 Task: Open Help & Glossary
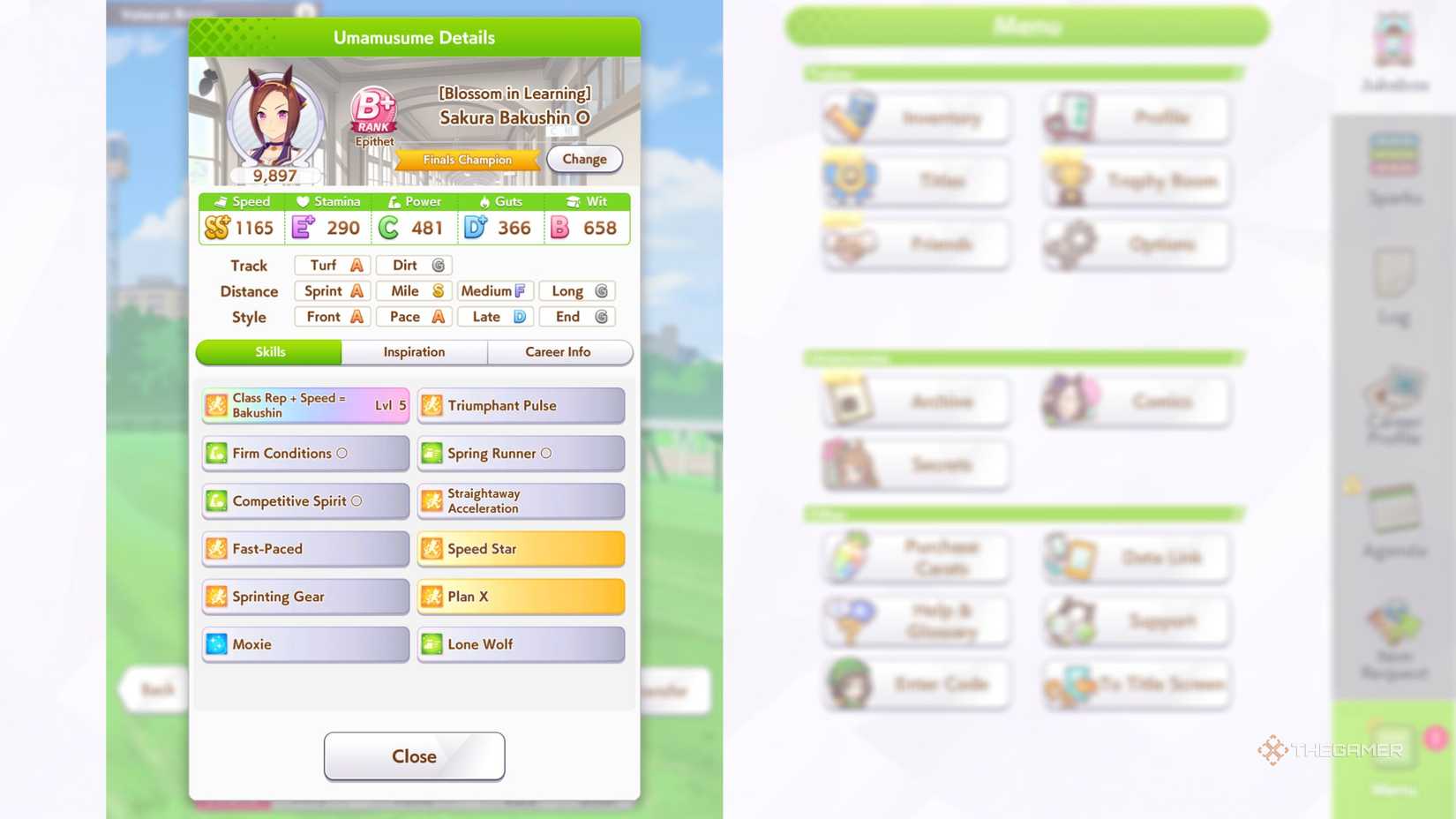tap(915, 620)
